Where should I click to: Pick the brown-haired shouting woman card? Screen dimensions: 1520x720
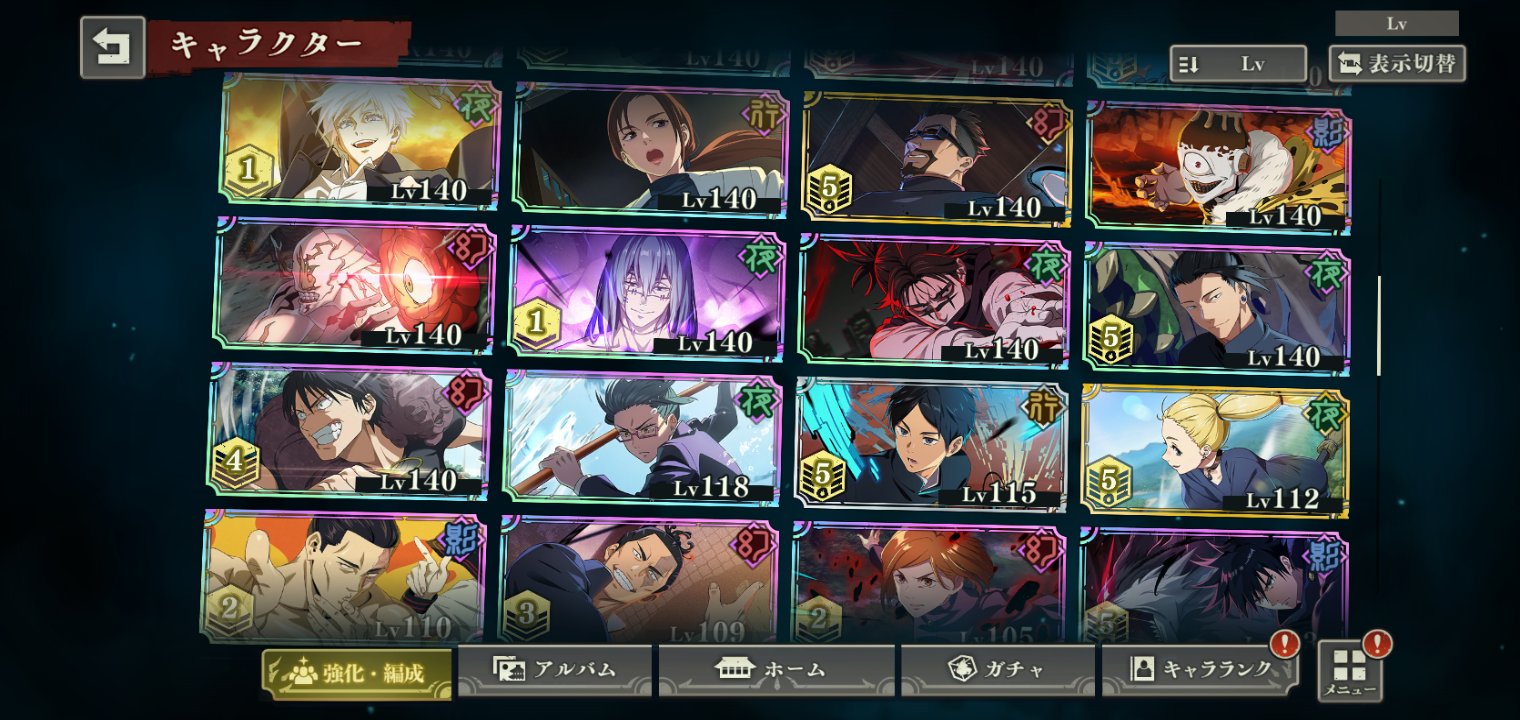650,150
